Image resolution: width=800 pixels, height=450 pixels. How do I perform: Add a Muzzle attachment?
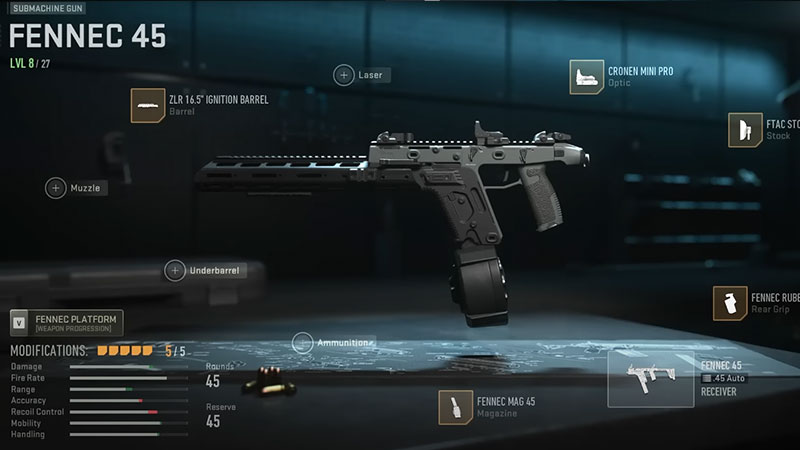click(x=56, y=187)
